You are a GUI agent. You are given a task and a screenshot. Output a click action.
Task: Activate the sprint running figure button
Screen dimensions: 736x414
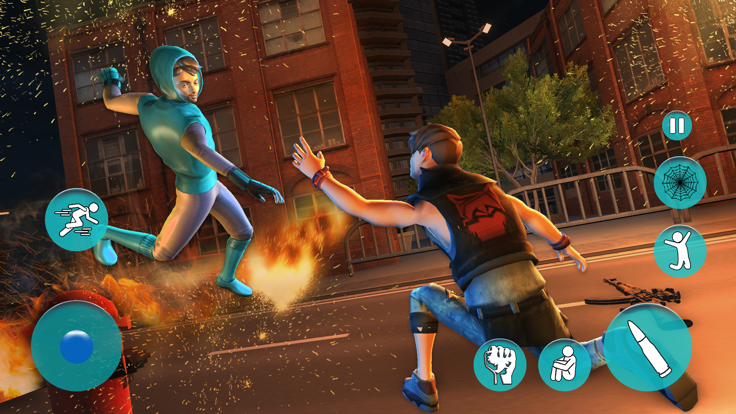pos(76,220)
